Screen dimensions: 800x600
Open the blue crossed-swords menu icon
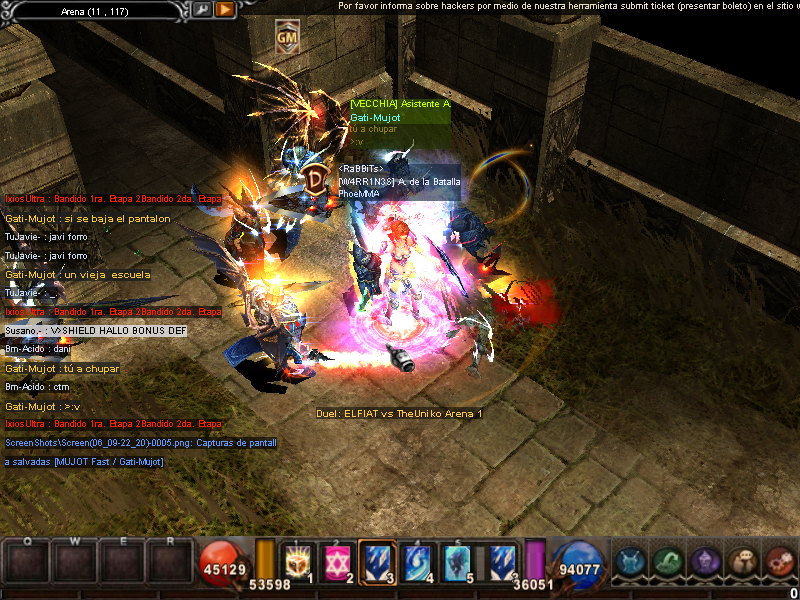click(629, 562)
